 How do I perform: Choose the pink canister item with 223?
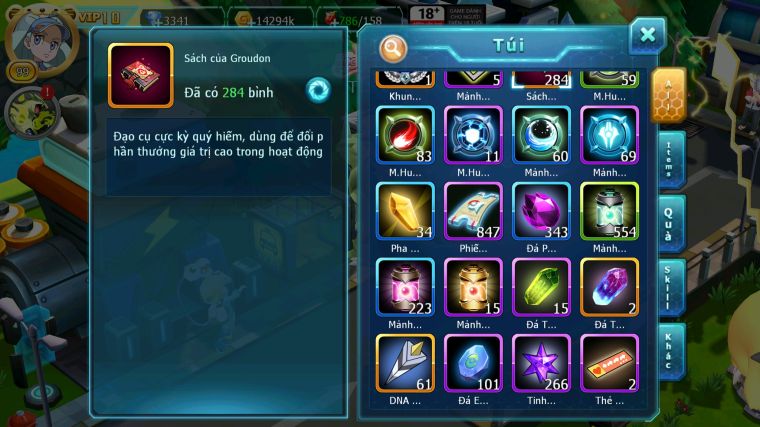[405, 287]
